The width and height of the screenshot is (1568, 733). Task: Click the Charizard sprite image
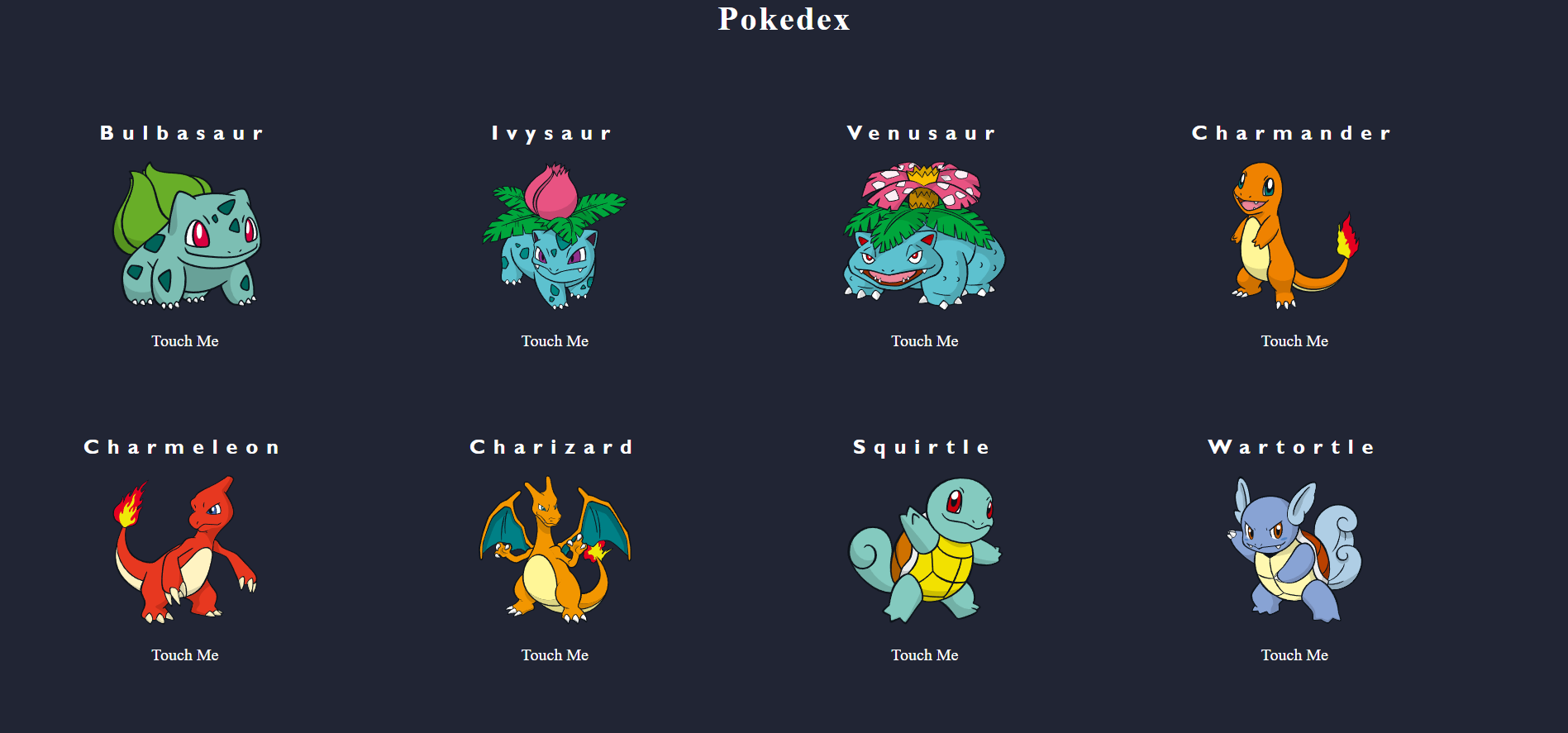(555, 550)
